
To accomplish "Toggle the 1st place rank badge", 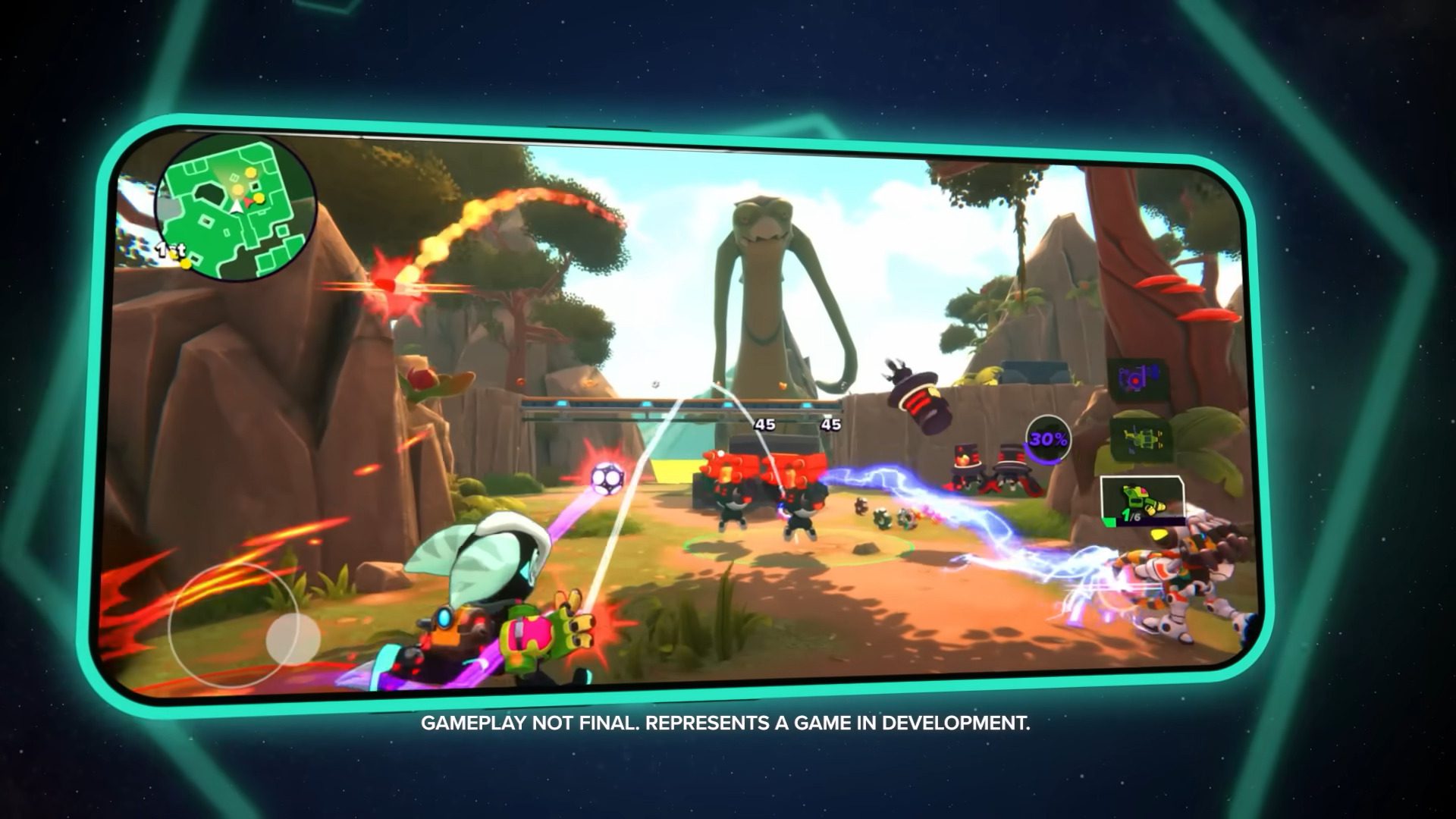I will click(171, 249).
